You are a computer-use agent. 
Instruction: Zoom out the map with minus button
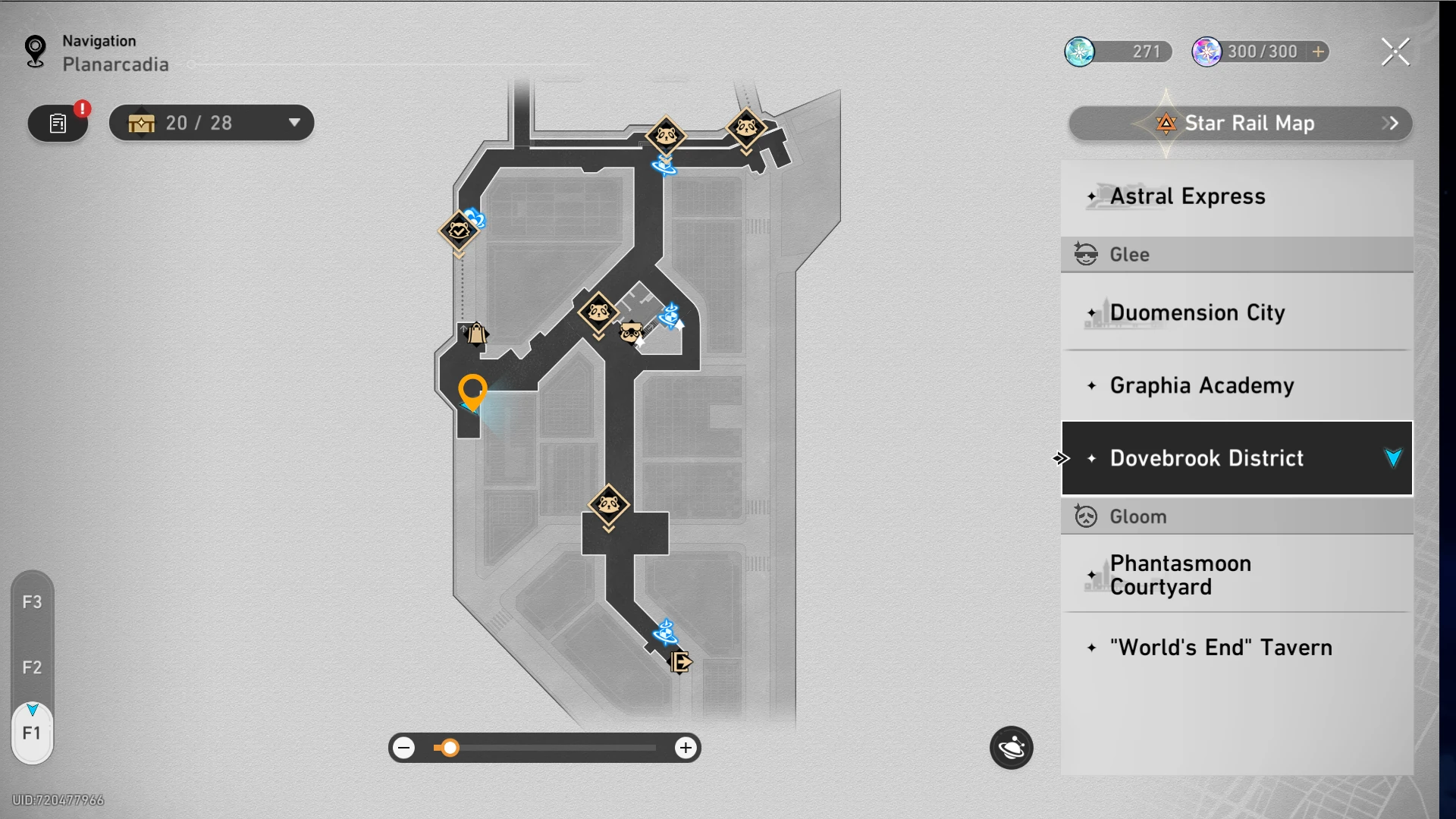(x=405, y=748)
